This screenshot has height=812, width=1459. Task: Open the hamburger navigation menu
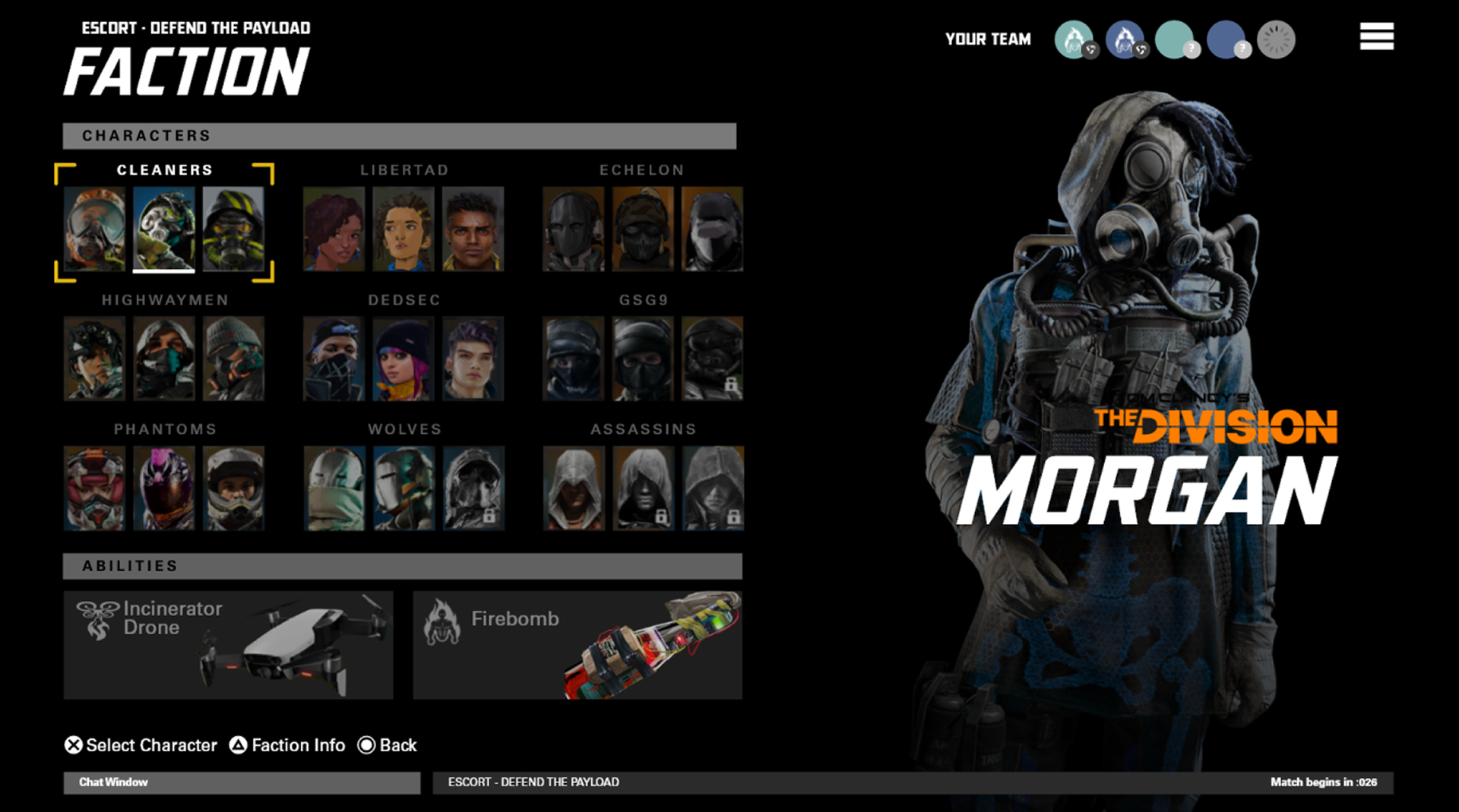point(1375,36)
